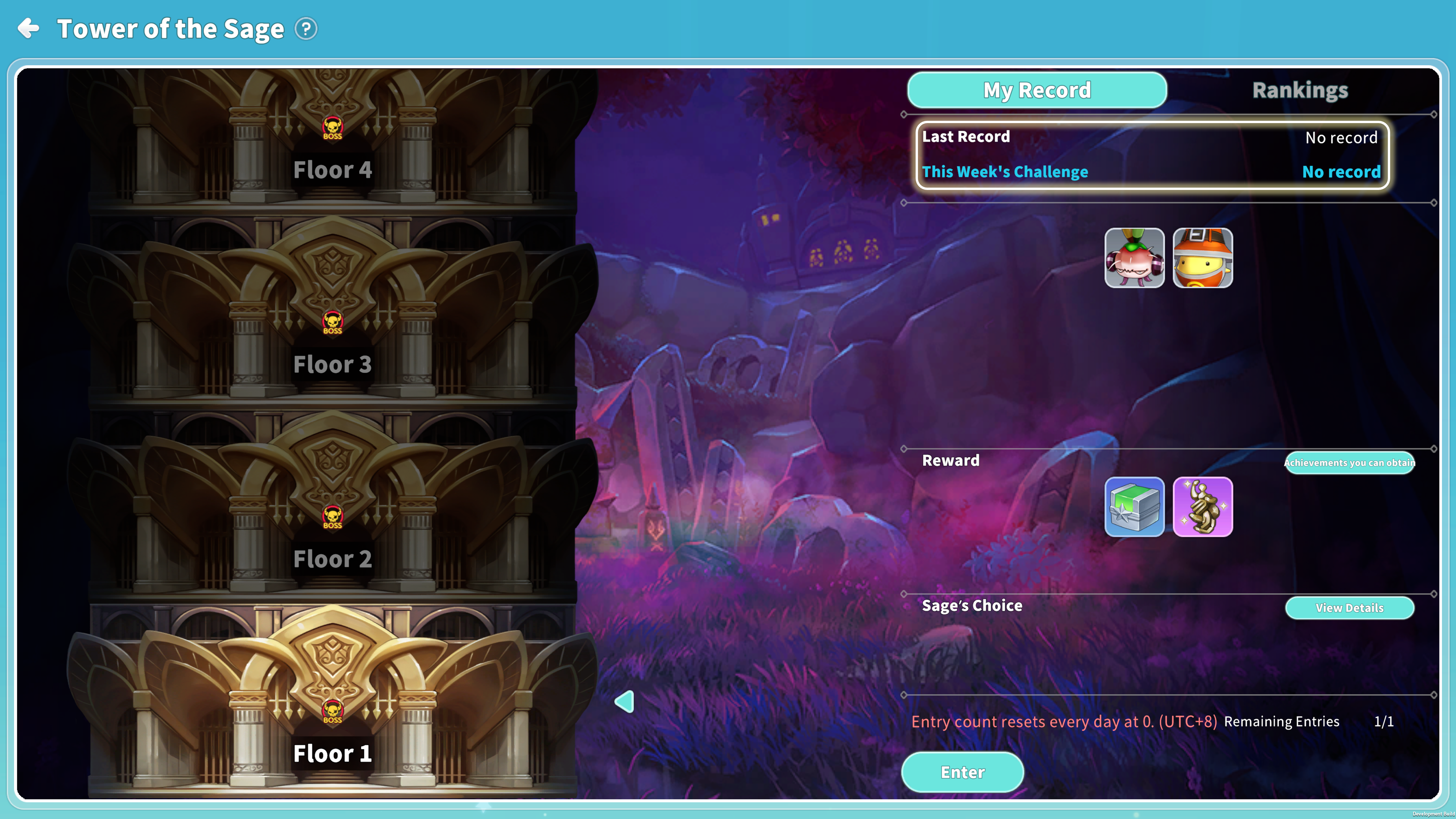
Task: Pick Floor 1 of the tower
Action: pyautogui.click(x=332, y=729)
